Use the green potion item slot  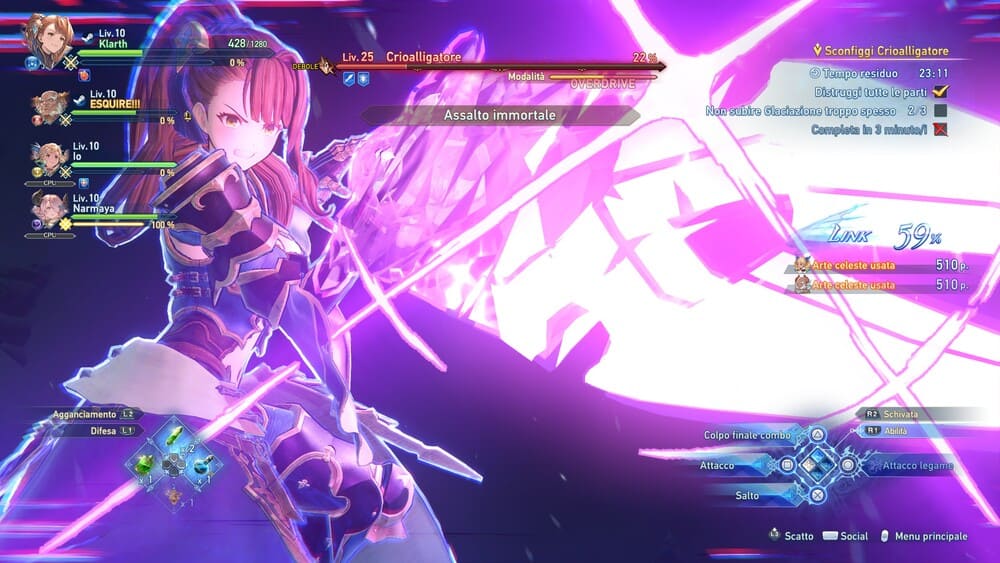coord(174,437)
